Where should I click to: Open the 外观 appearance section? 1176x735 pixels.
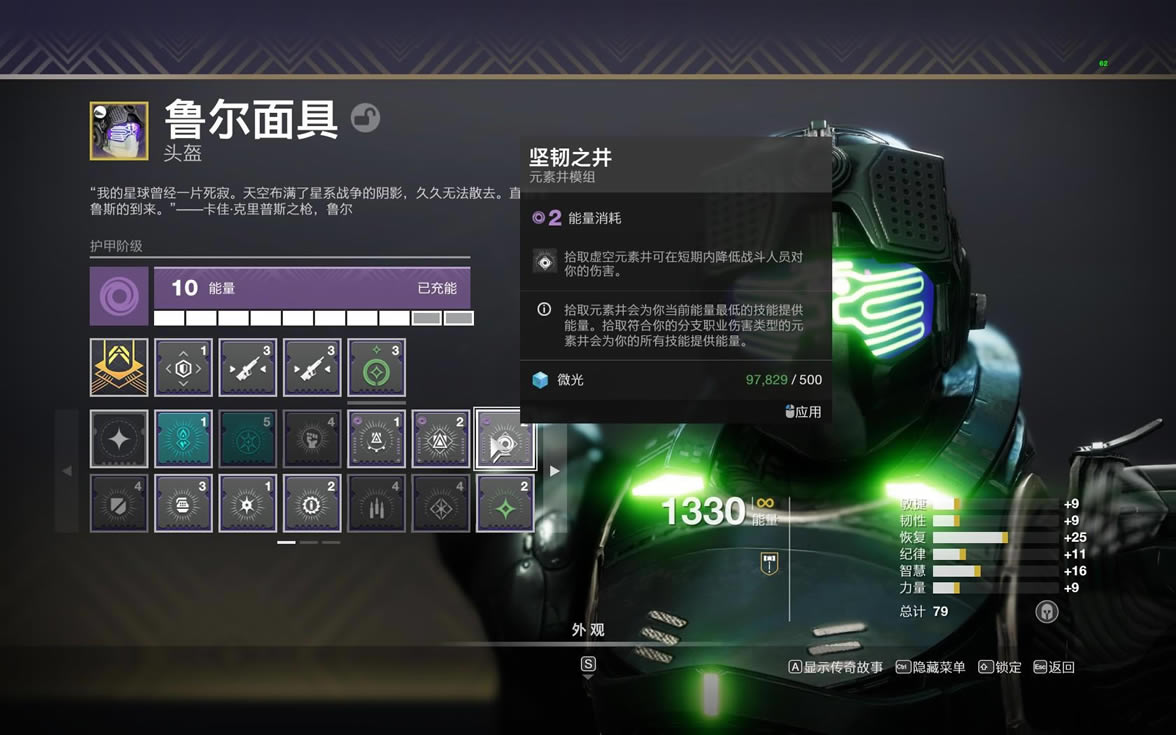point(588,630)
